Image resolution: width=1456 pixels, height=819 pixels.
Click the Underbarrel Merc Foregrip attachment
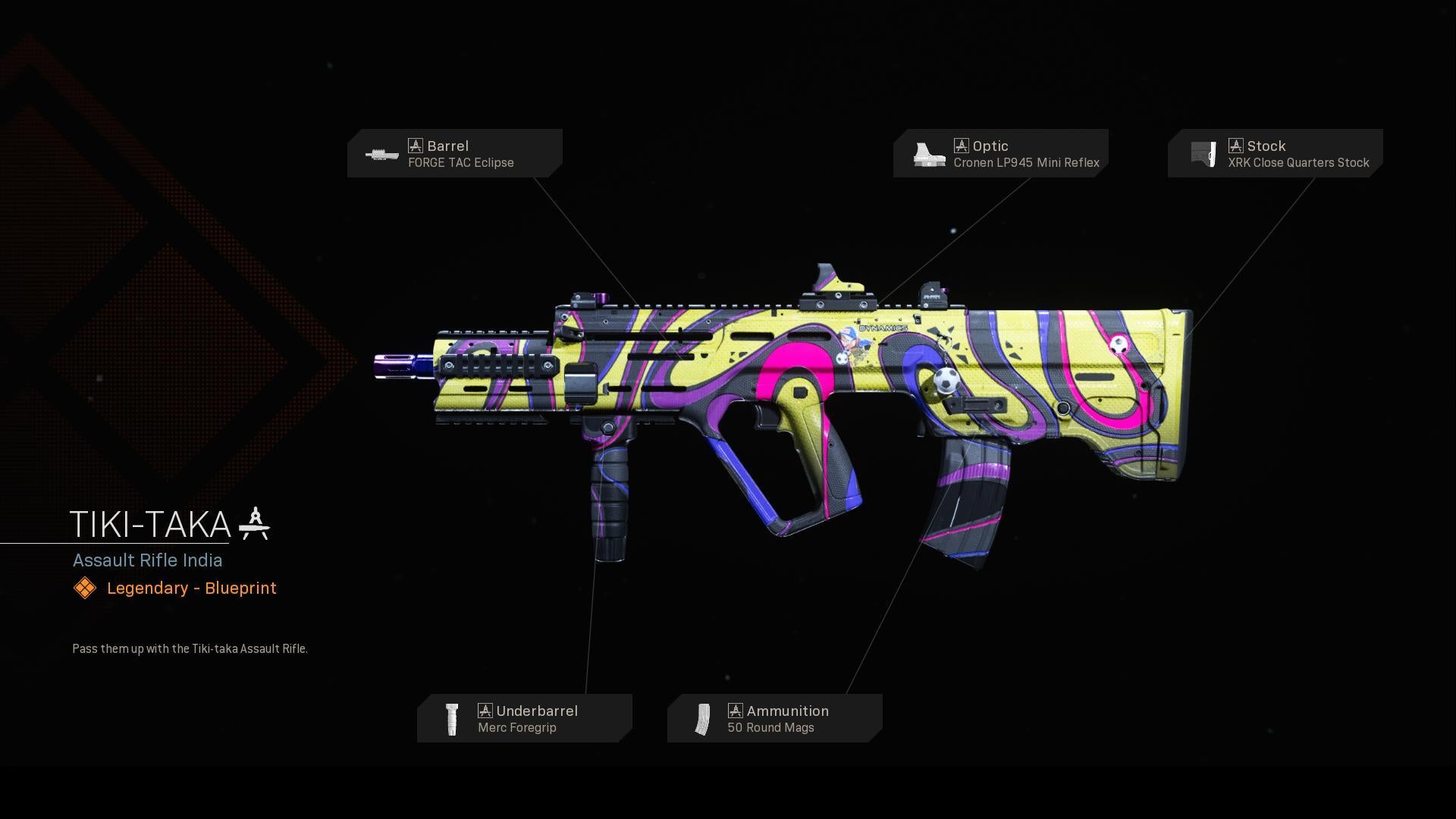click(524, 718)
